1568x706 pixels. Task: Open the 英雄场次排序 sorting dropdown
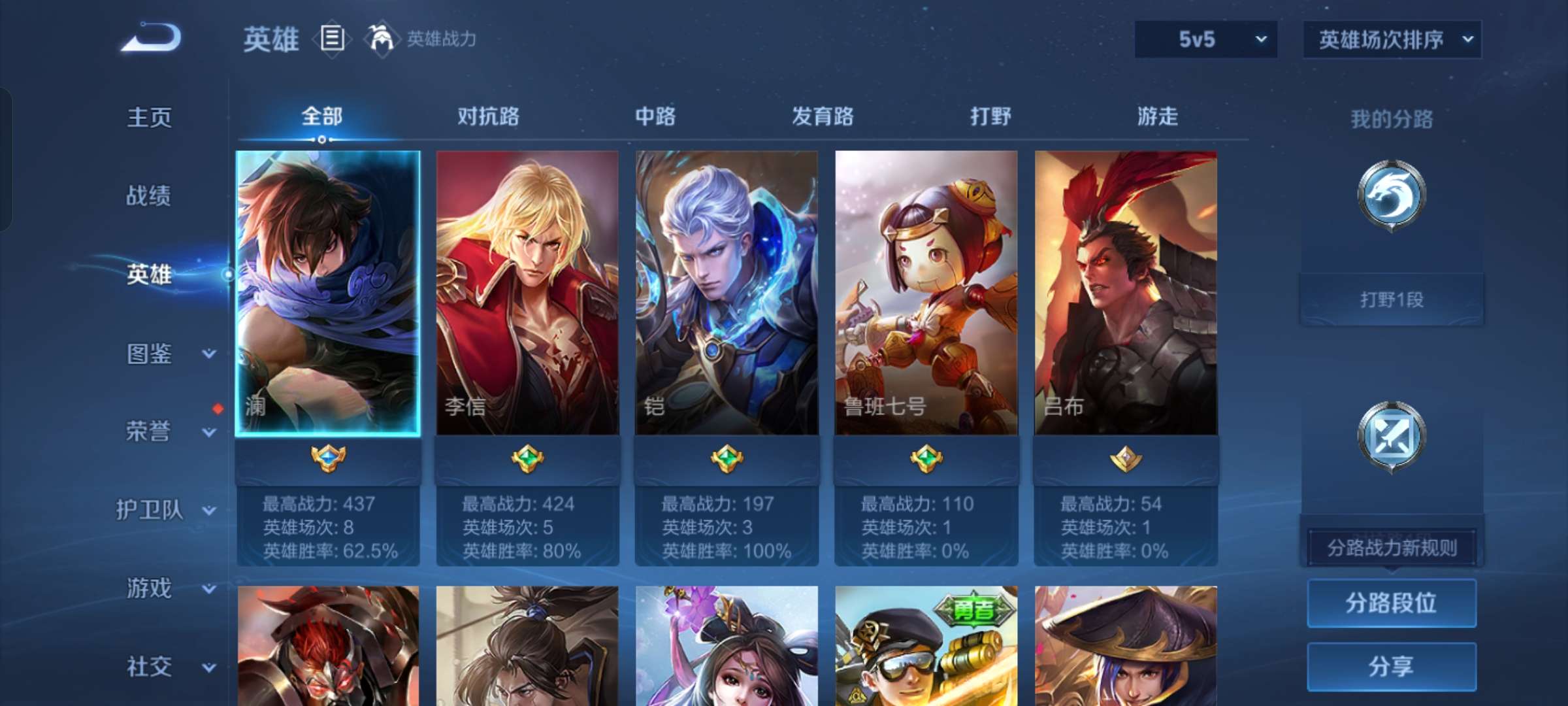tap(1392, 39)
